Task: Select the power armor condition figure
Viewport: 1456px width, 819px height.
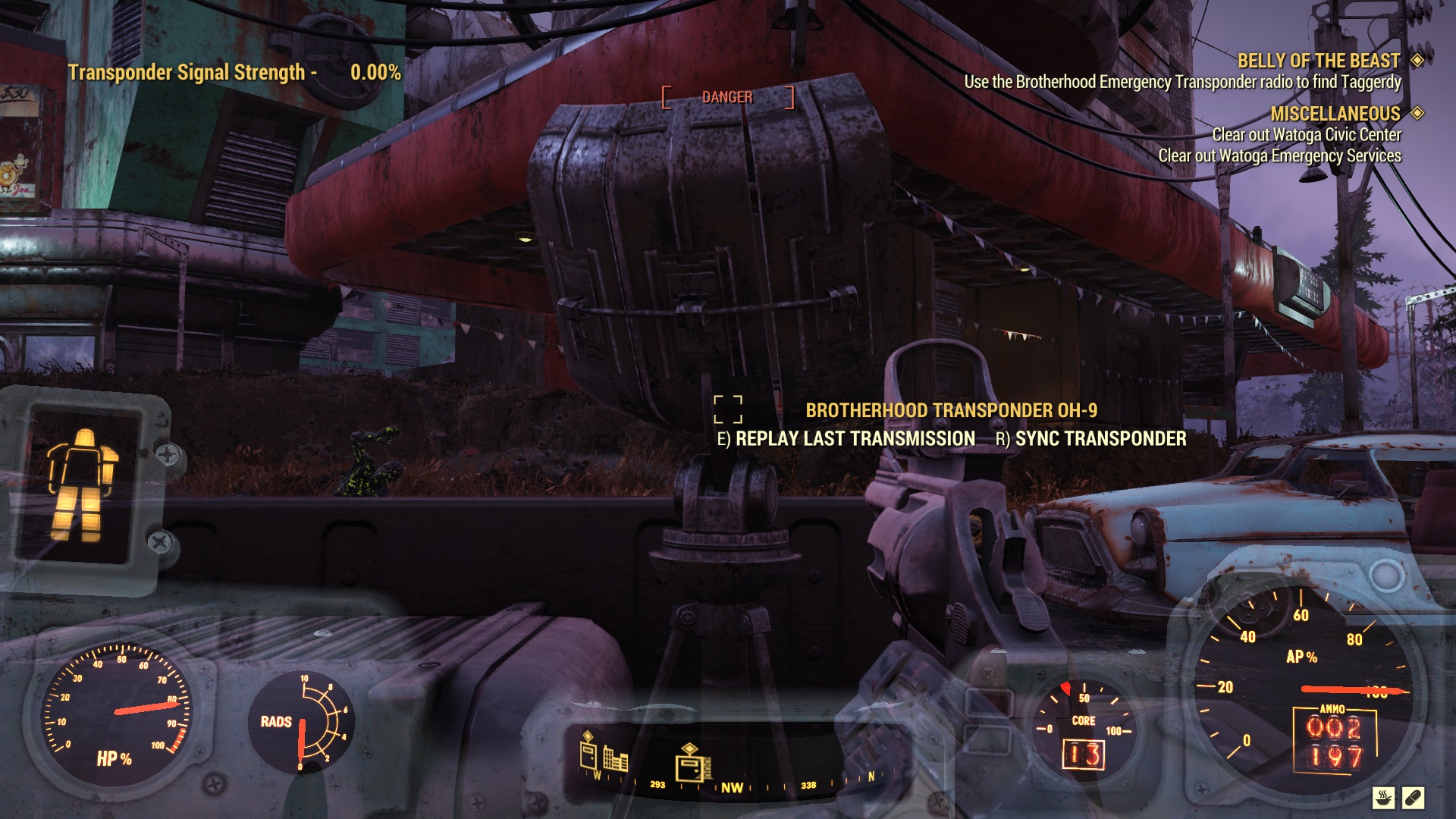Action: (82, 485)
